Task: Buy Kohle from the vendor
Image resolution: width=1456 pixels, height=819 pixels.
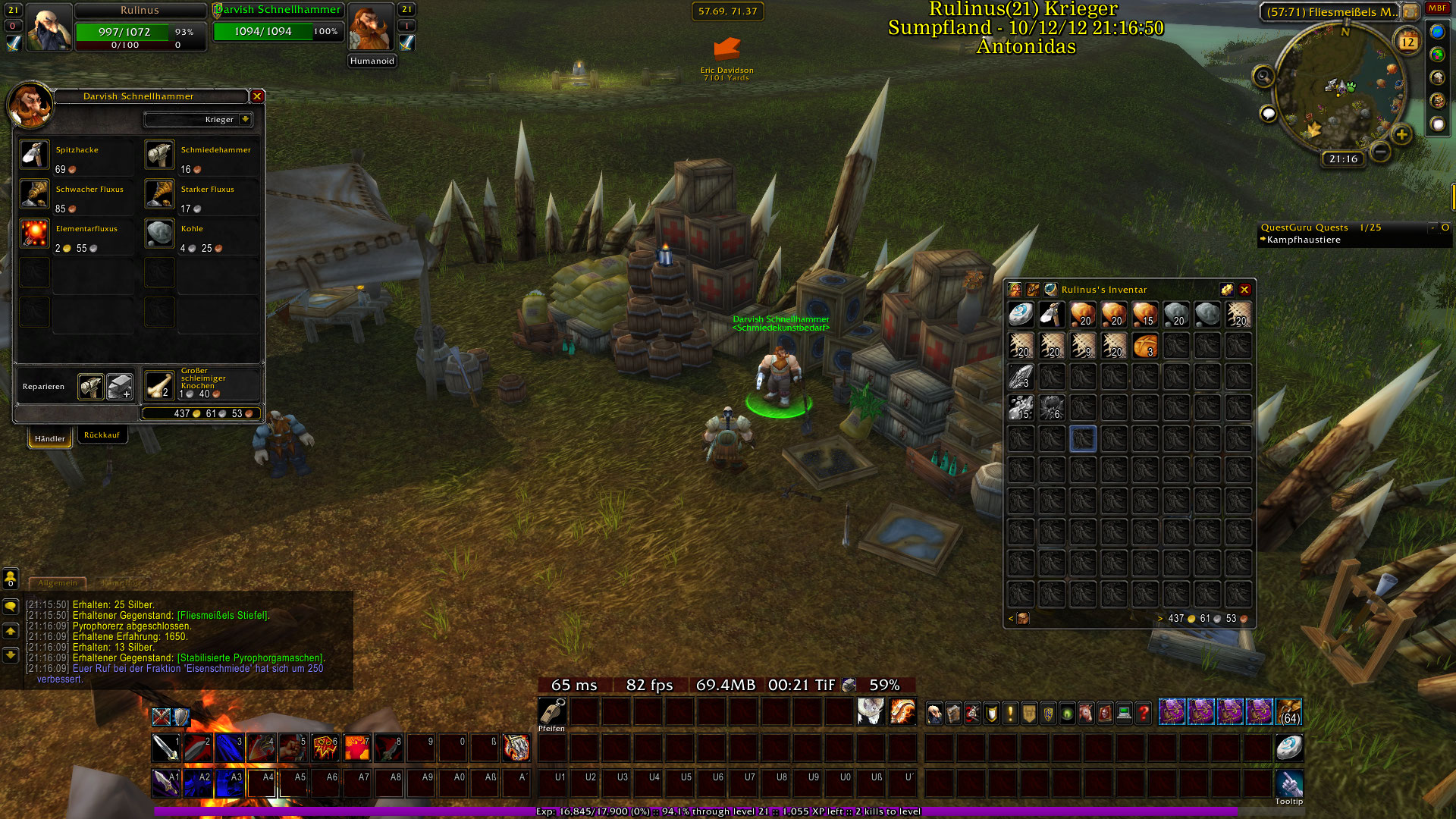Action: coord(160,234)
